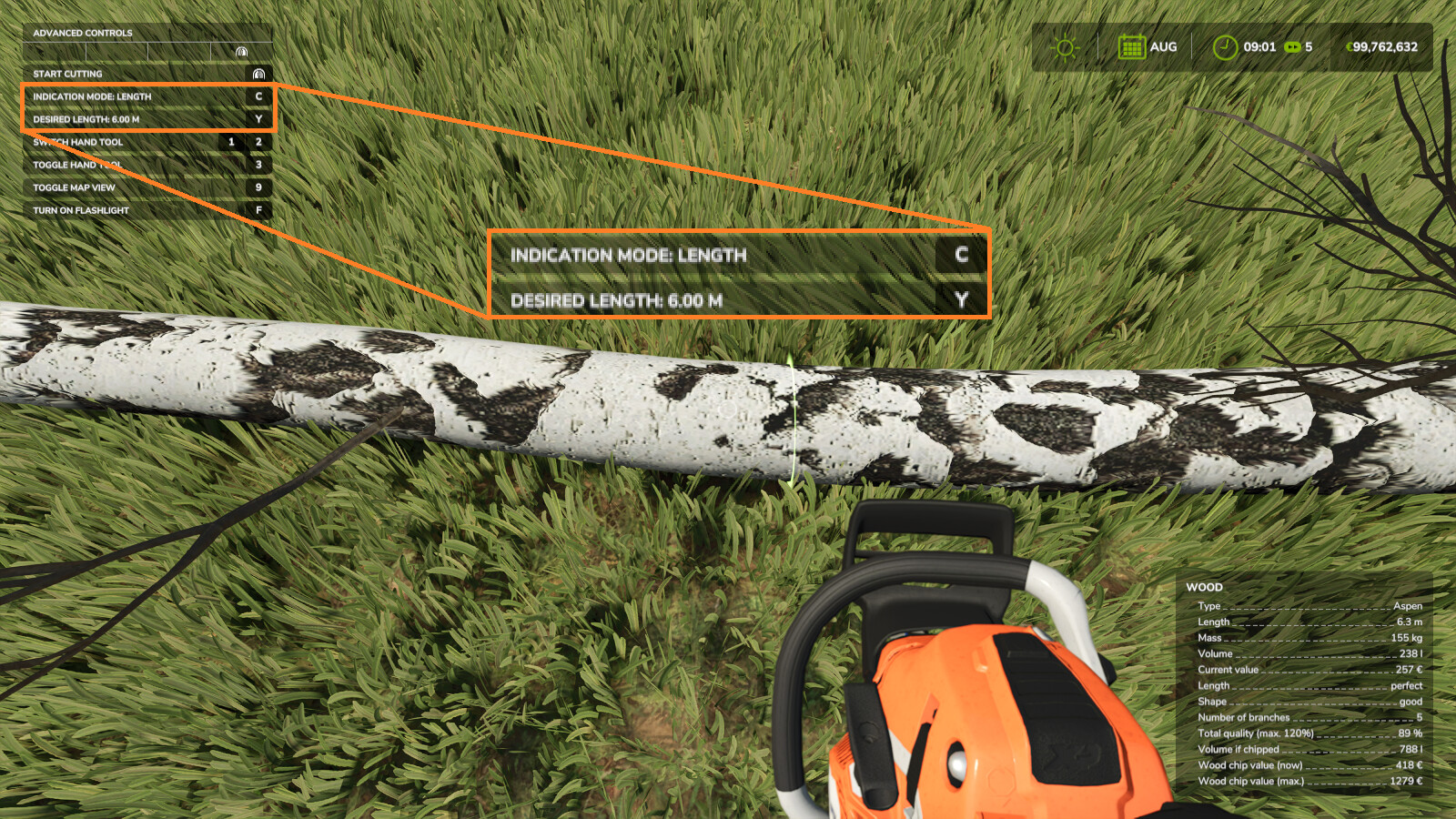This screenshot has width=1456, height=819.
Task: Click the Y keybind badge for Desired Length
Action: pos(260,119)
